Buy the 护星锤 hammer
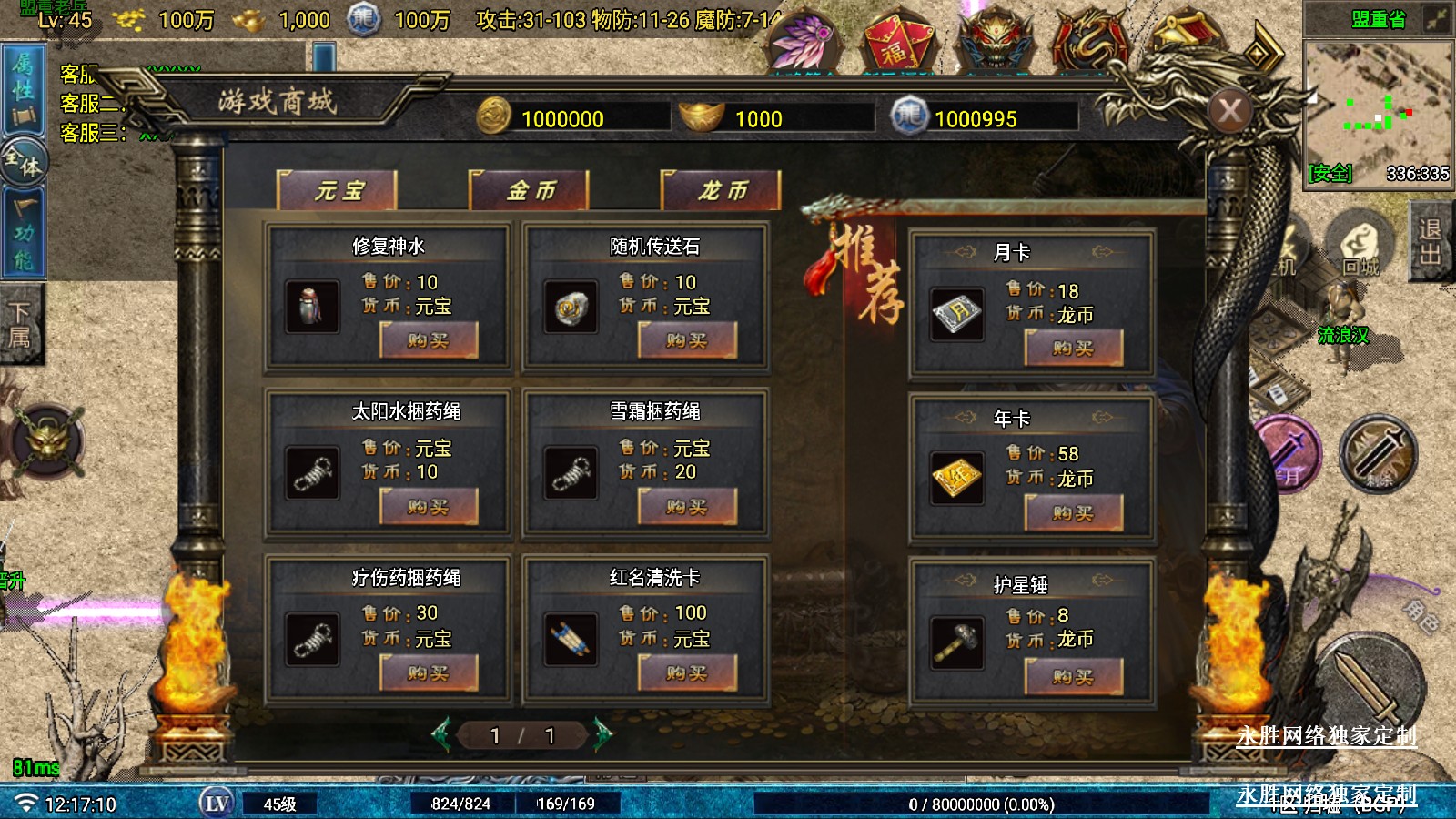This screenshot has width=1456, height=819. pyautogui.click(x=1074, y=677)
